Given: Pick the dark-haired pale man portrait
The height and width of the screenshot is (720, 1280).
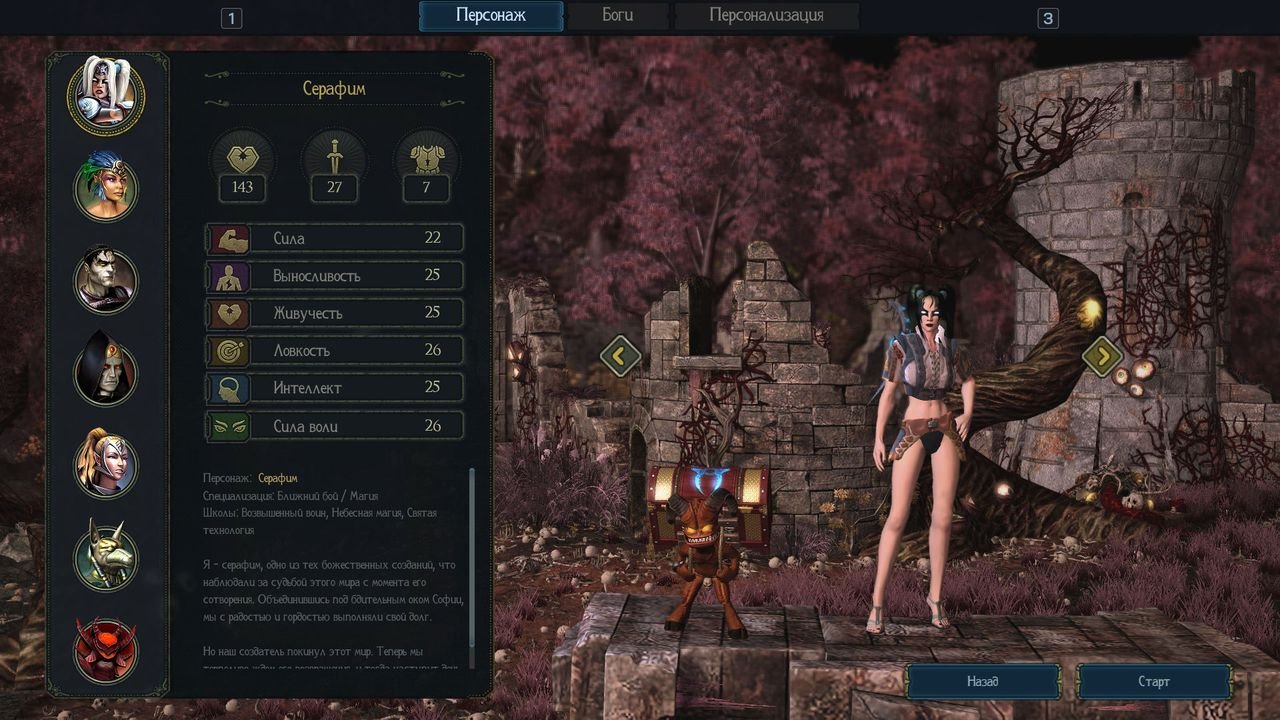Looking at the screenshot, I should pos(106,279).
